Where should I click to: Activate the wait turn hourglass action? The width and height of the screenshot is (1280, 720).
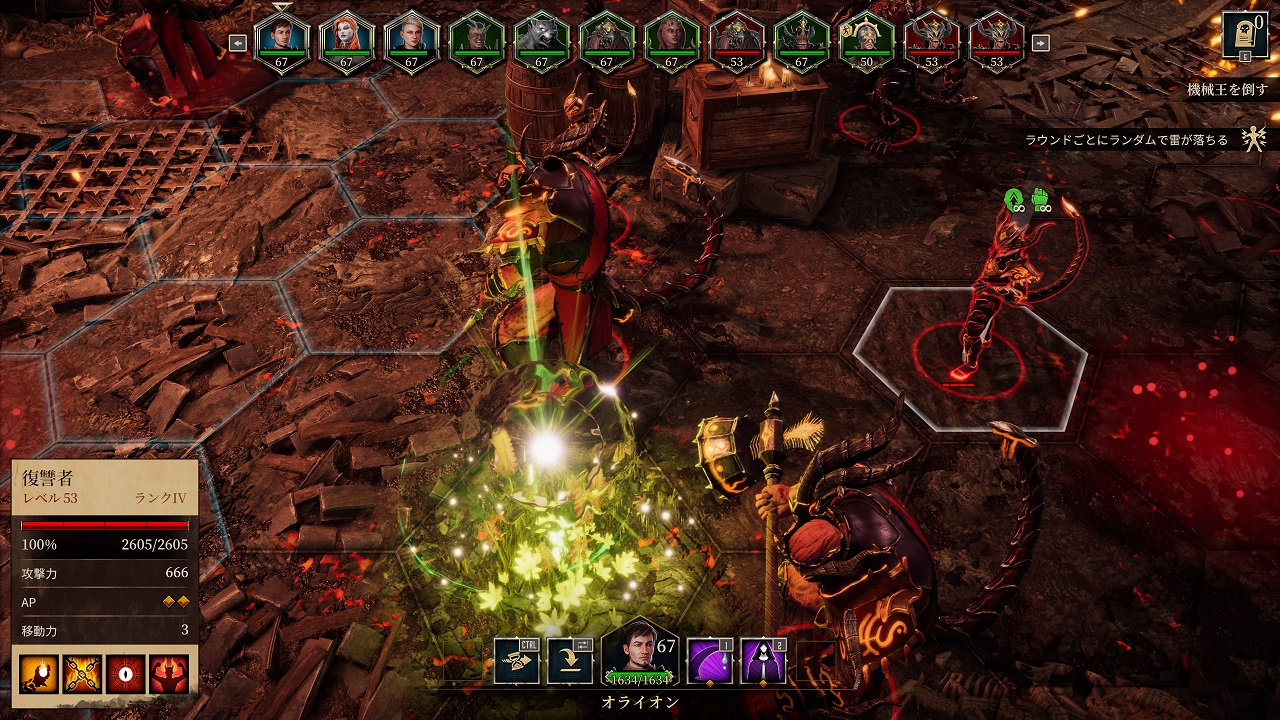coord(517,661)
